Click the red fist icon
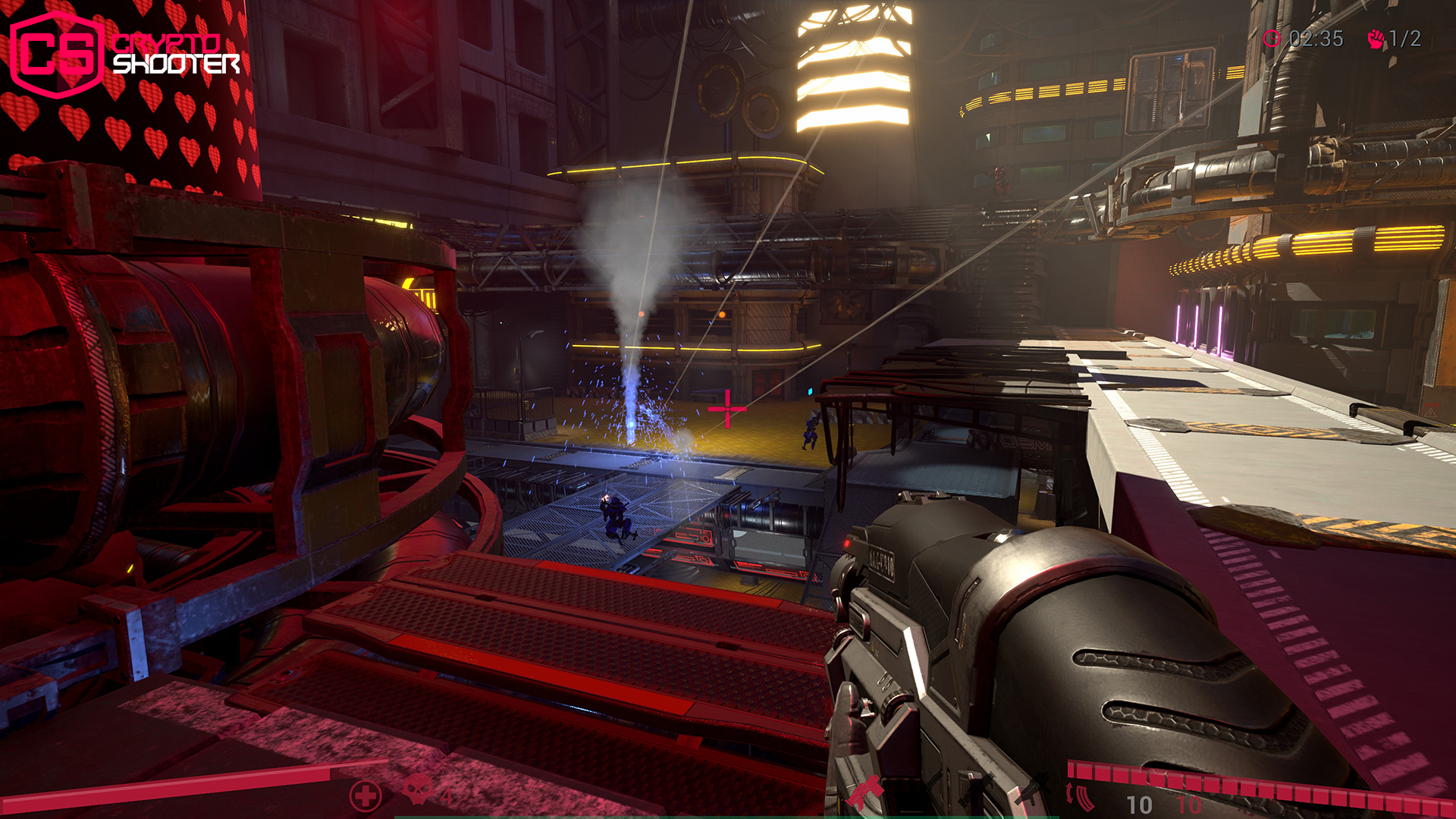 [1376, 39]
